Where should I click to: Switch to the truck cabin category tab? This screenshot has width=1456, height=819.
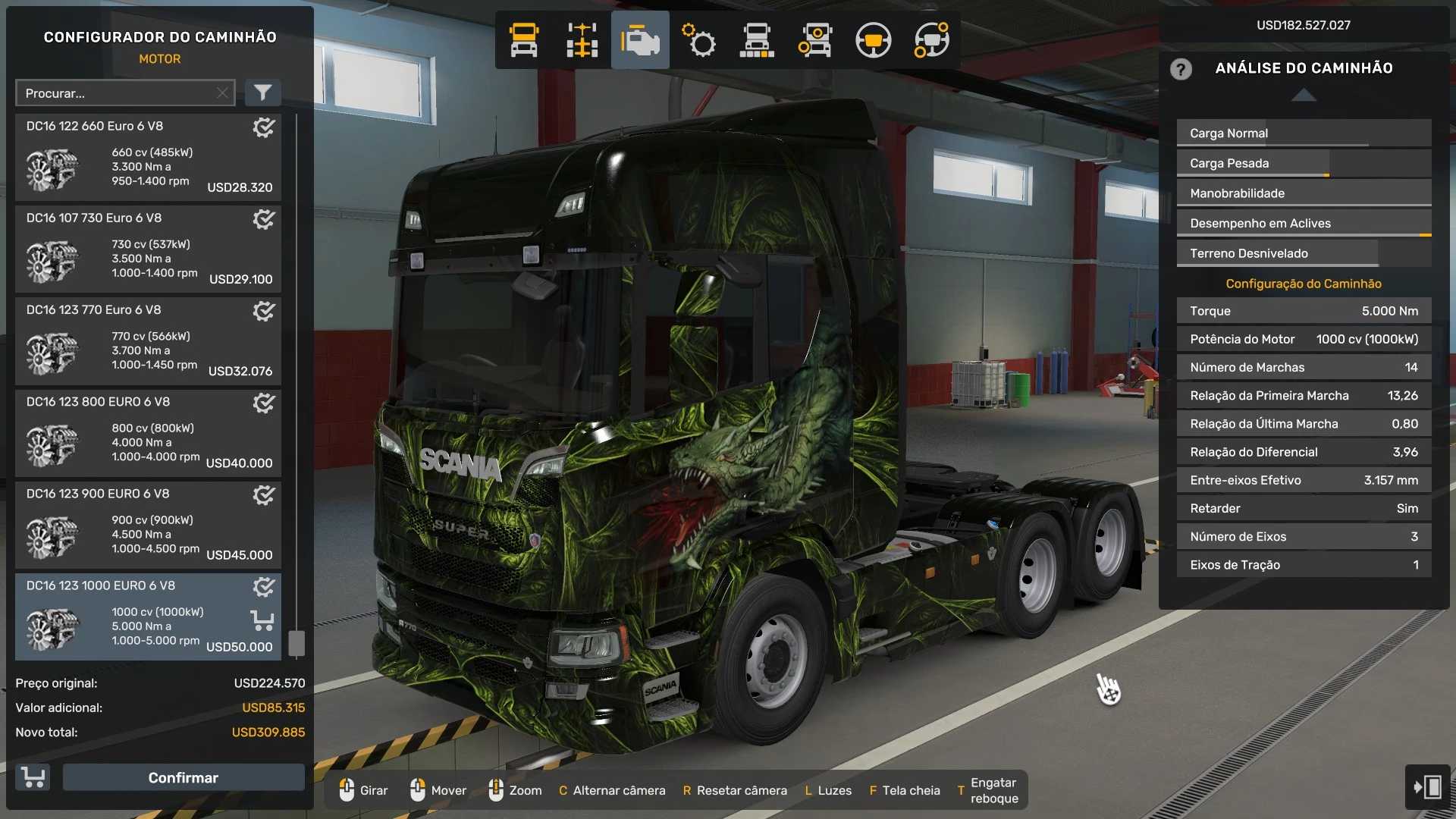click(x=524, y=40)
